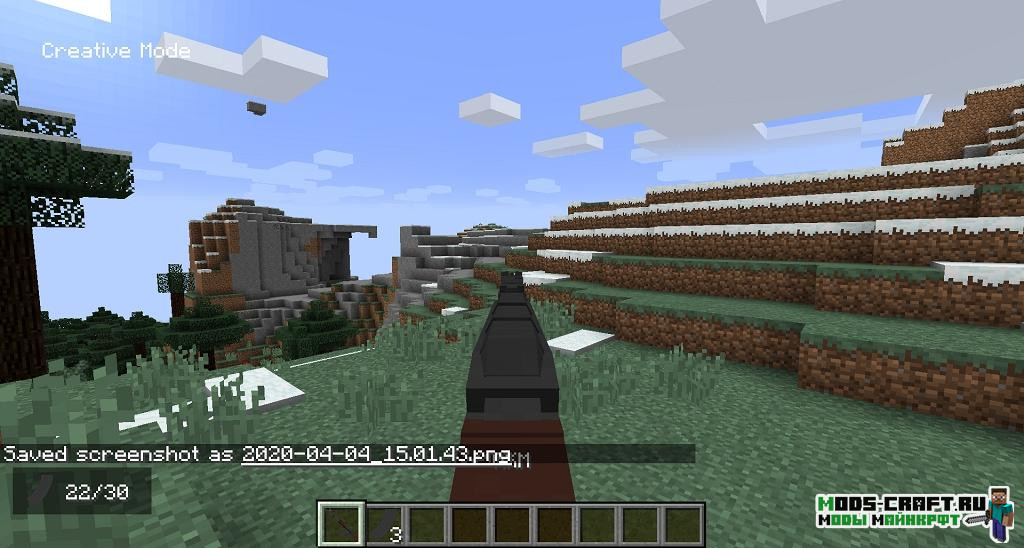Select the magazine stack of 3 slot

point(383,525)
